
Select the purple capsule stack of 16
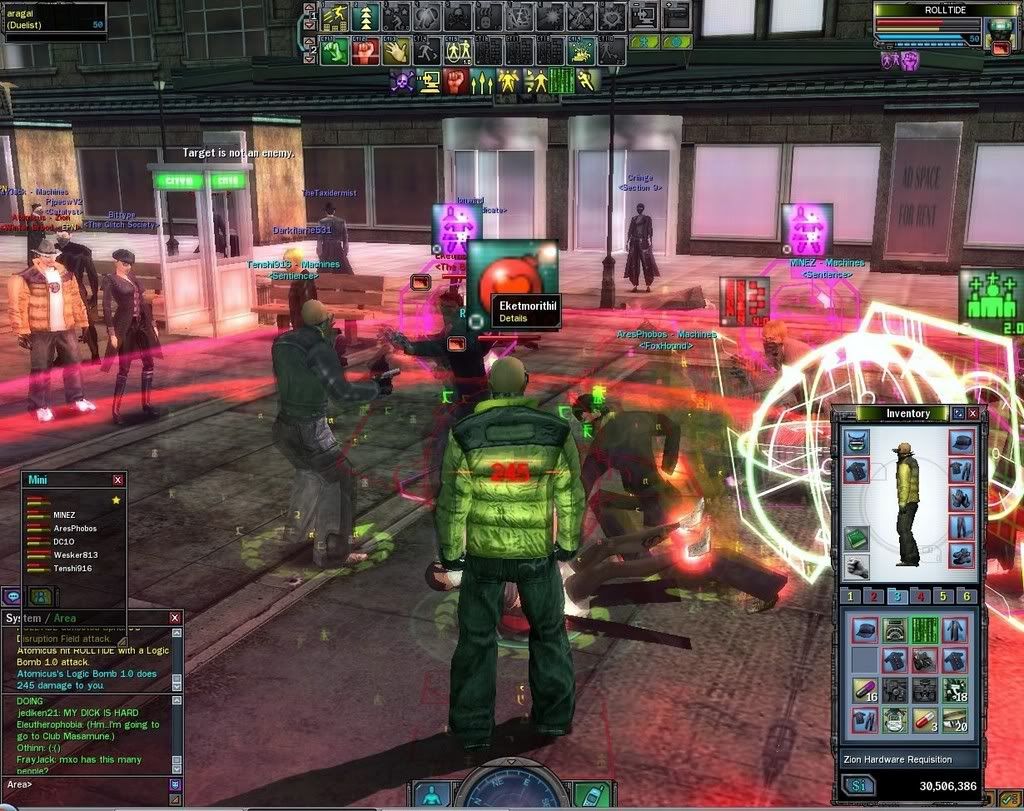point(864,689)
